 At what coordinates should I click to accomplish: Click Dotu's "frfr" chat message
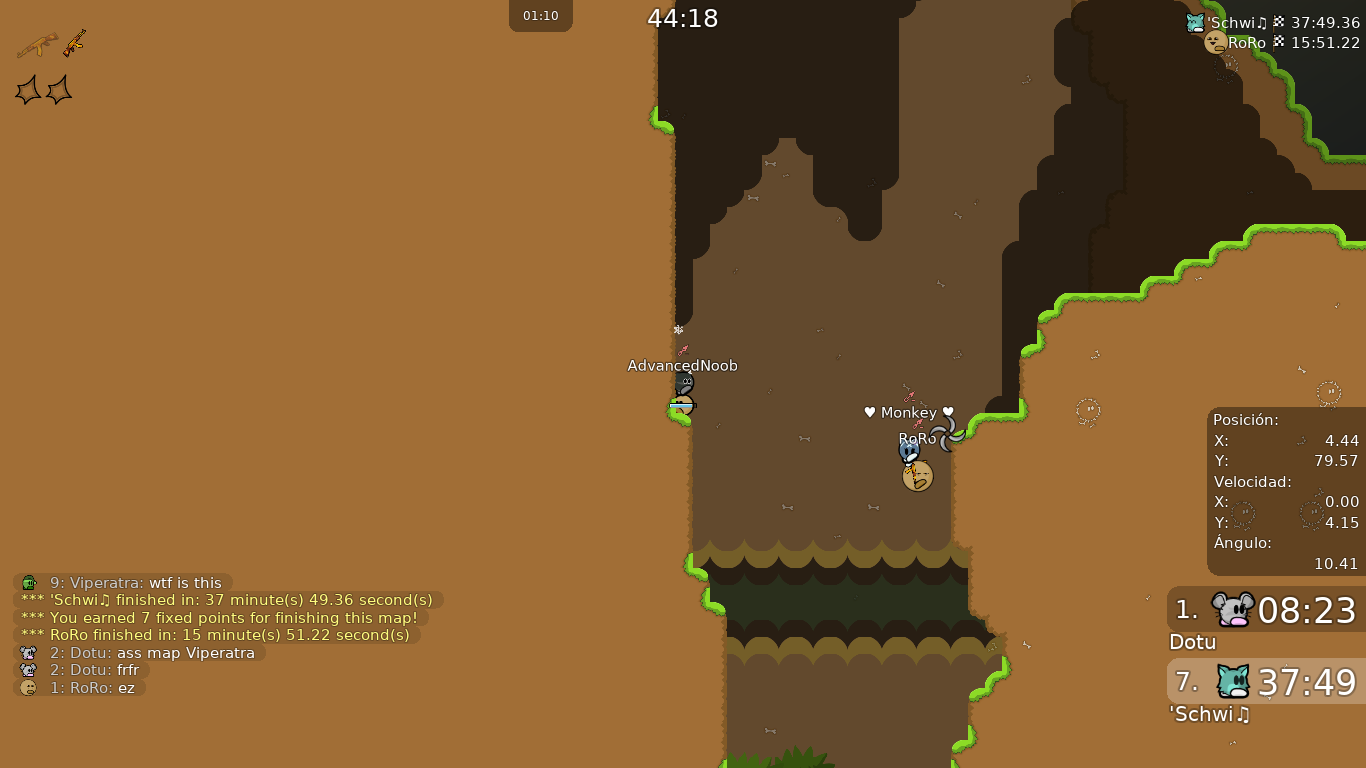[x=84, y=670]
